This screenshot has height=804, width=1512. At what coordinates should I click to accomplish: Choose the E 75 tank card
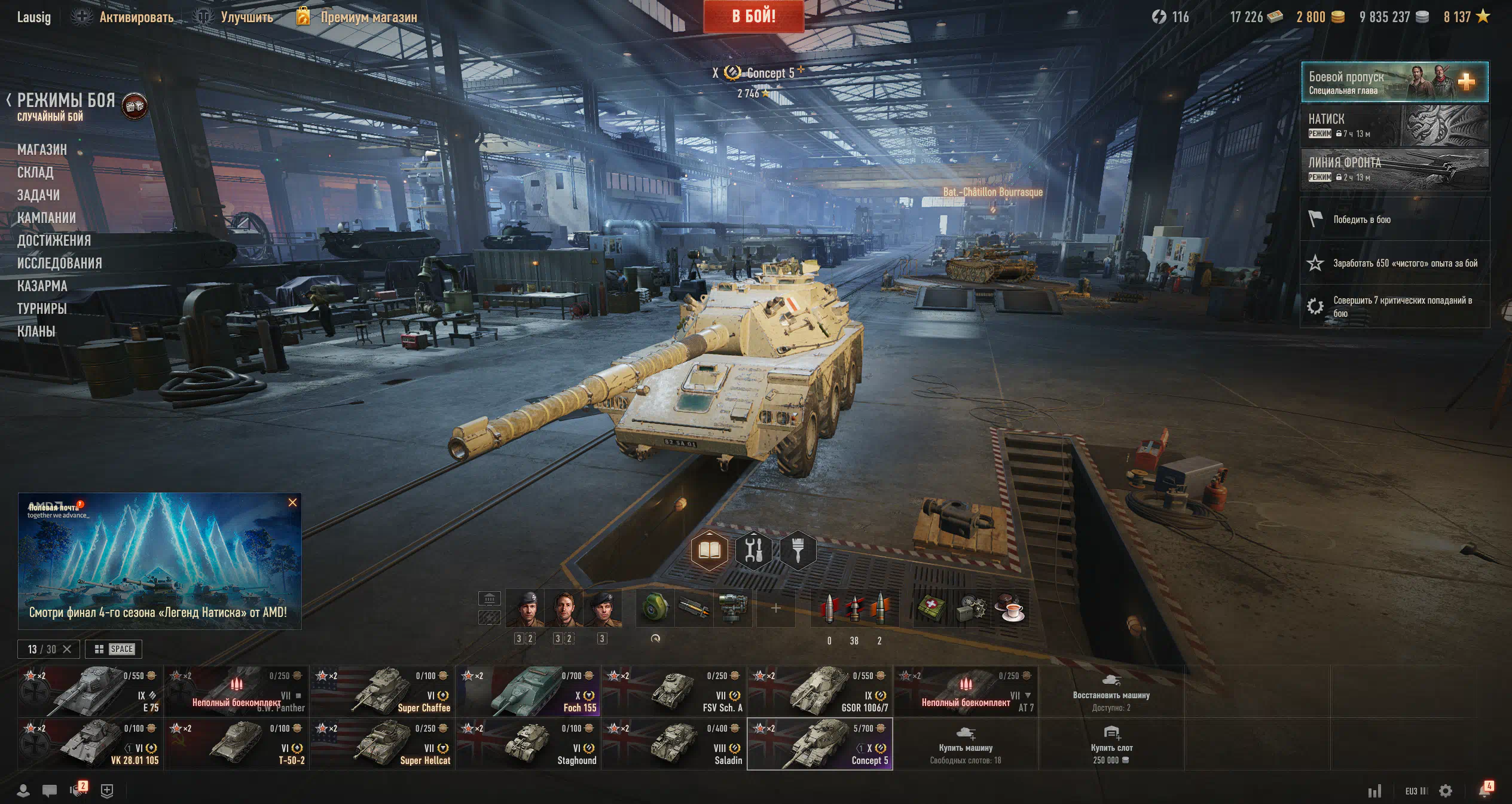[90, 691]
